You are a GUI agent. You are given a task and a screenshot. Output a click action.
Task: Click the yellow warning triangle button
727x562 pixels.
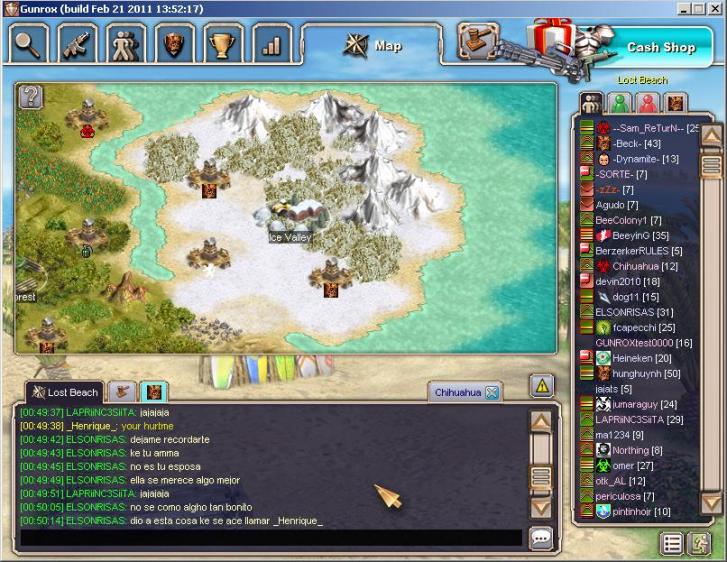[x=541, y=386]
